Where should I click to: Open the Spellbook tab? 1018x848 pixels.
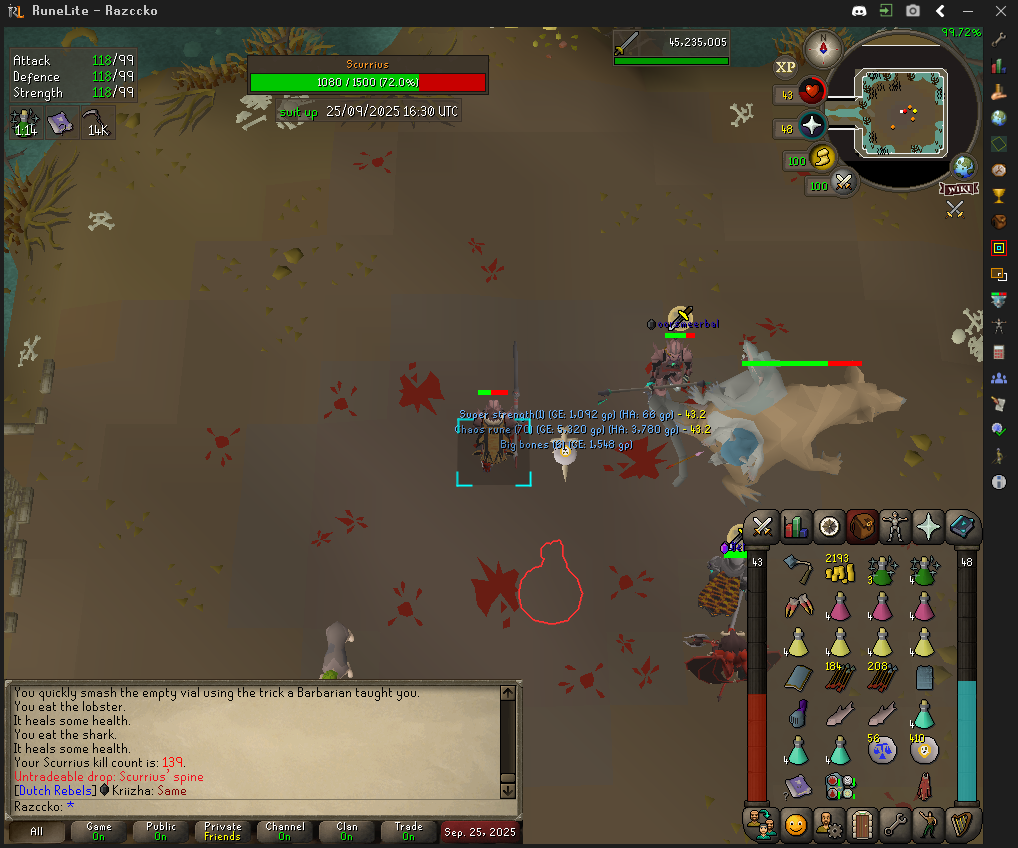click(962, 525)
